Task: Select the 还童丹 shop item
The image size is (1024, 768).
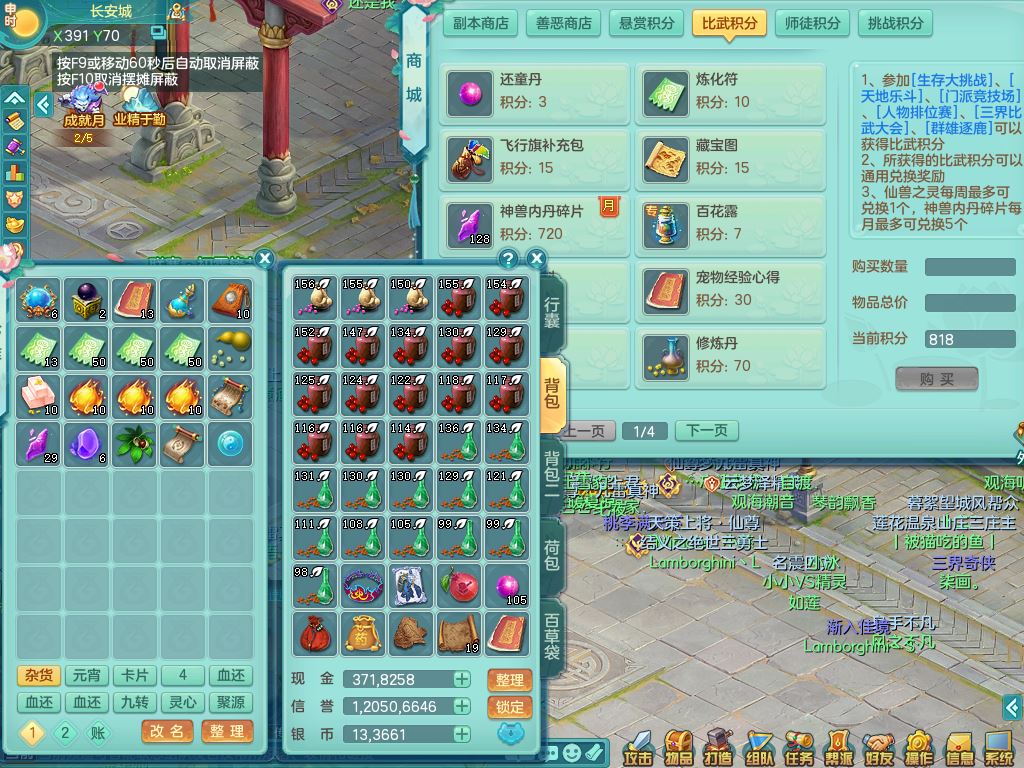Action: [534, 91]
